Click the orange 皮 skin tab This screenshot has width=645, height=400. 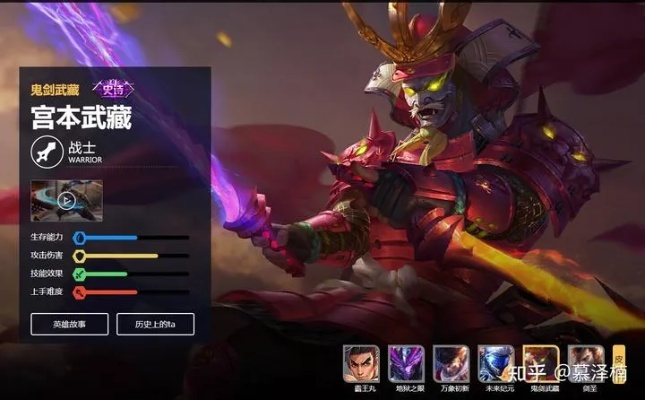[x=619, y=356]
